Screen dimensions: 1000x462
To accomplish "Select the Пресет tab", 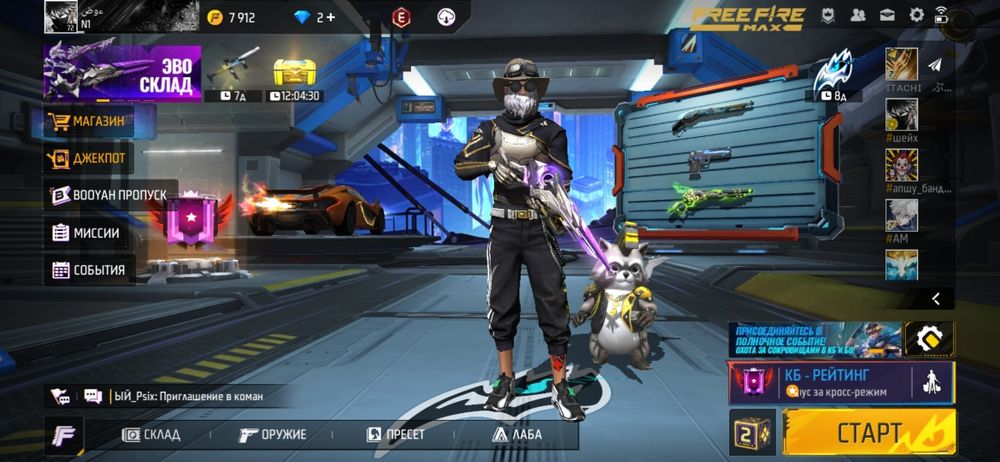I will click(x=396, y=435).
